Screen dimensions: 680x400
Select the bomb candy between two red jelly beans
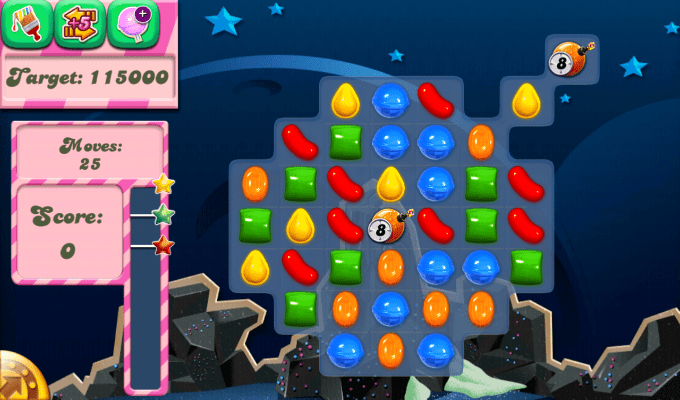(389, 227)
